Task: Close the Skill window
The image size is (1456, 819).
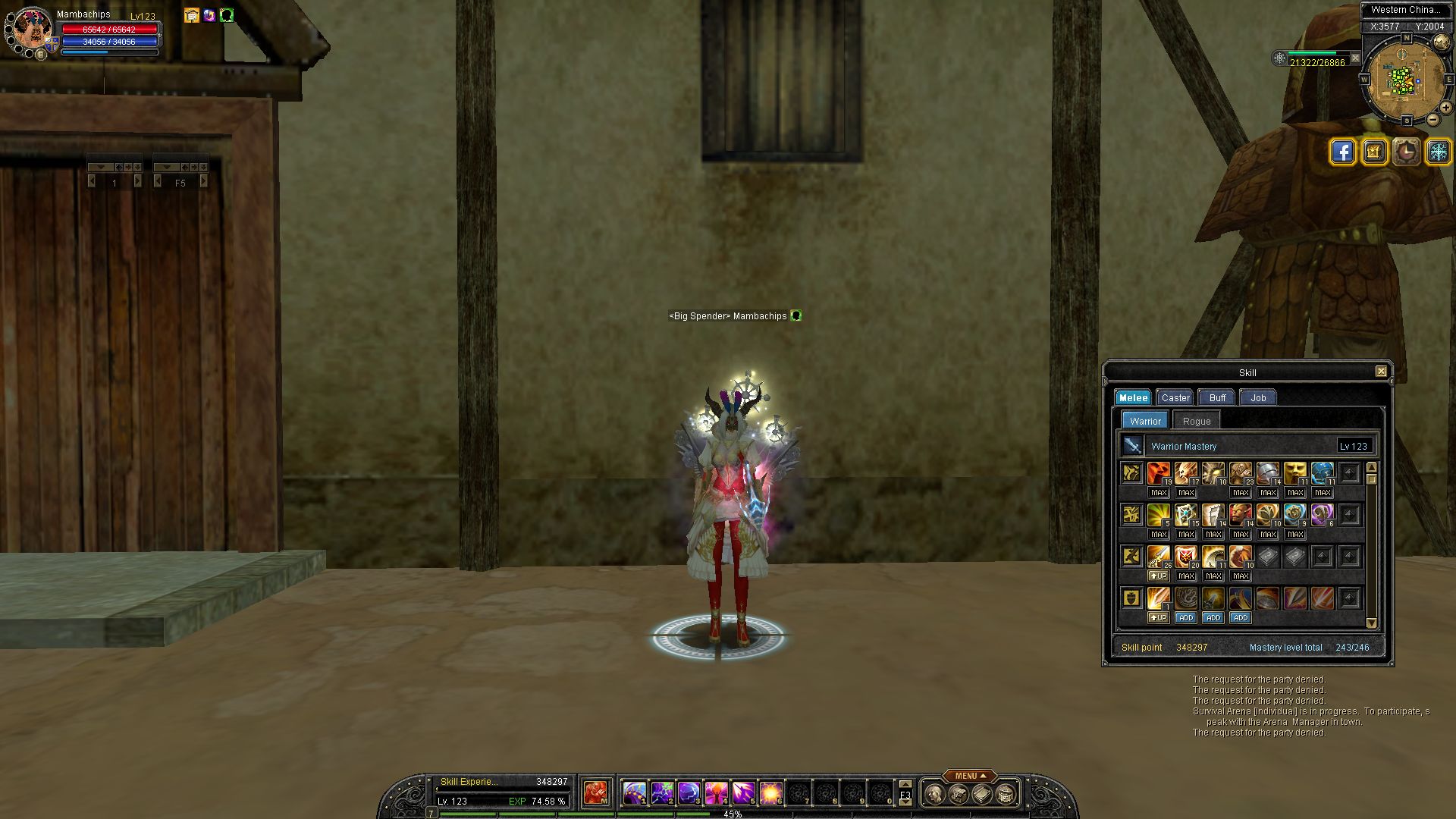Action: 1381,372
